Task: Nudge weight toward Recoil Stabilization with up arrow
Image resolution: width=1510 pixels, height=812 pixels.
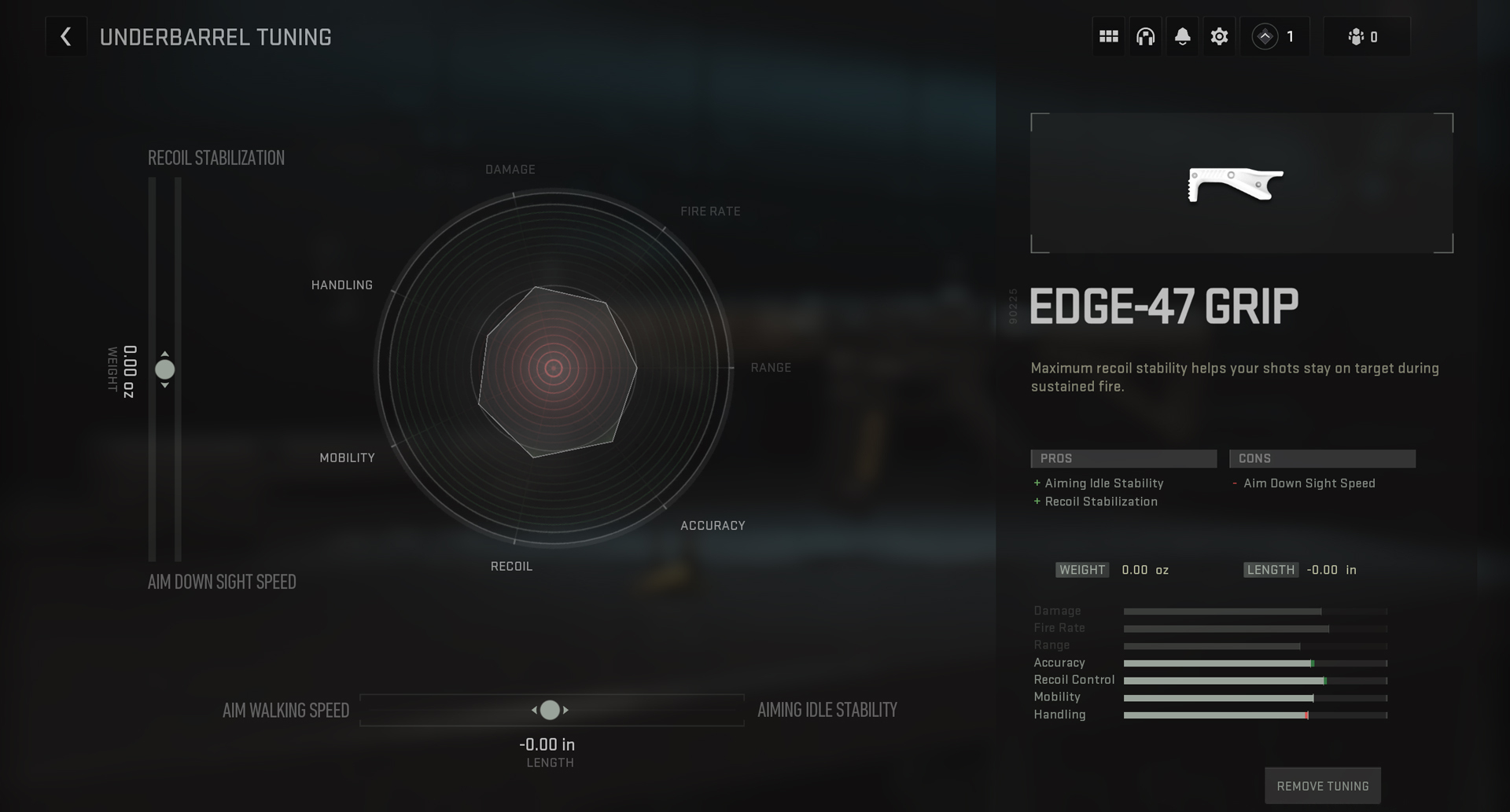Action: point(165,355)
